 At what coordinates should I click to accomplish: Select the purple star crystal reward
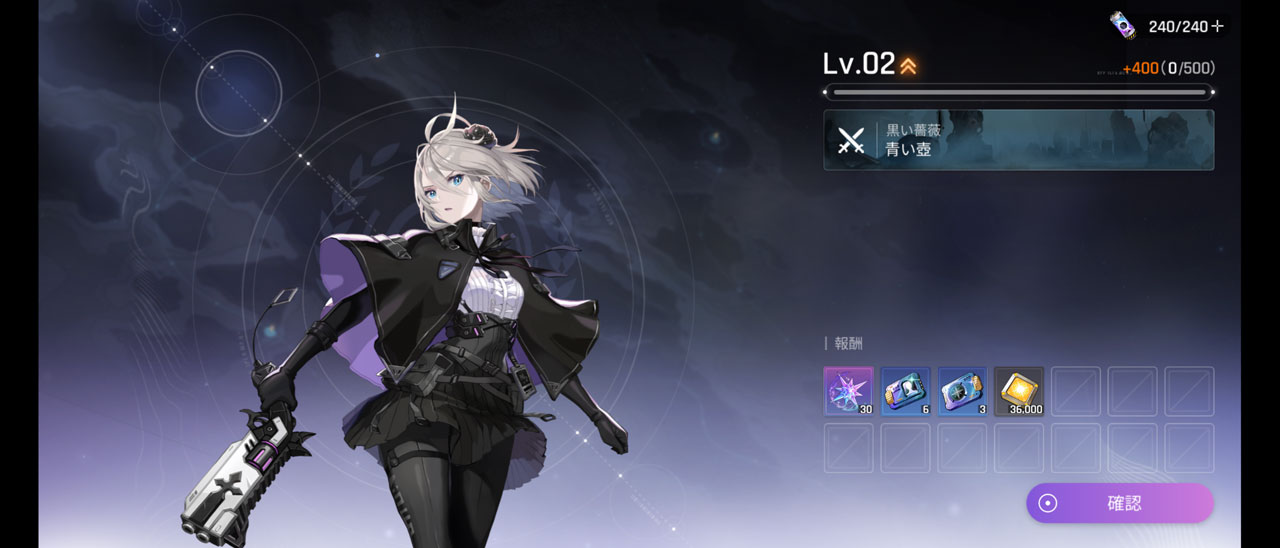[x=848, y=391]
